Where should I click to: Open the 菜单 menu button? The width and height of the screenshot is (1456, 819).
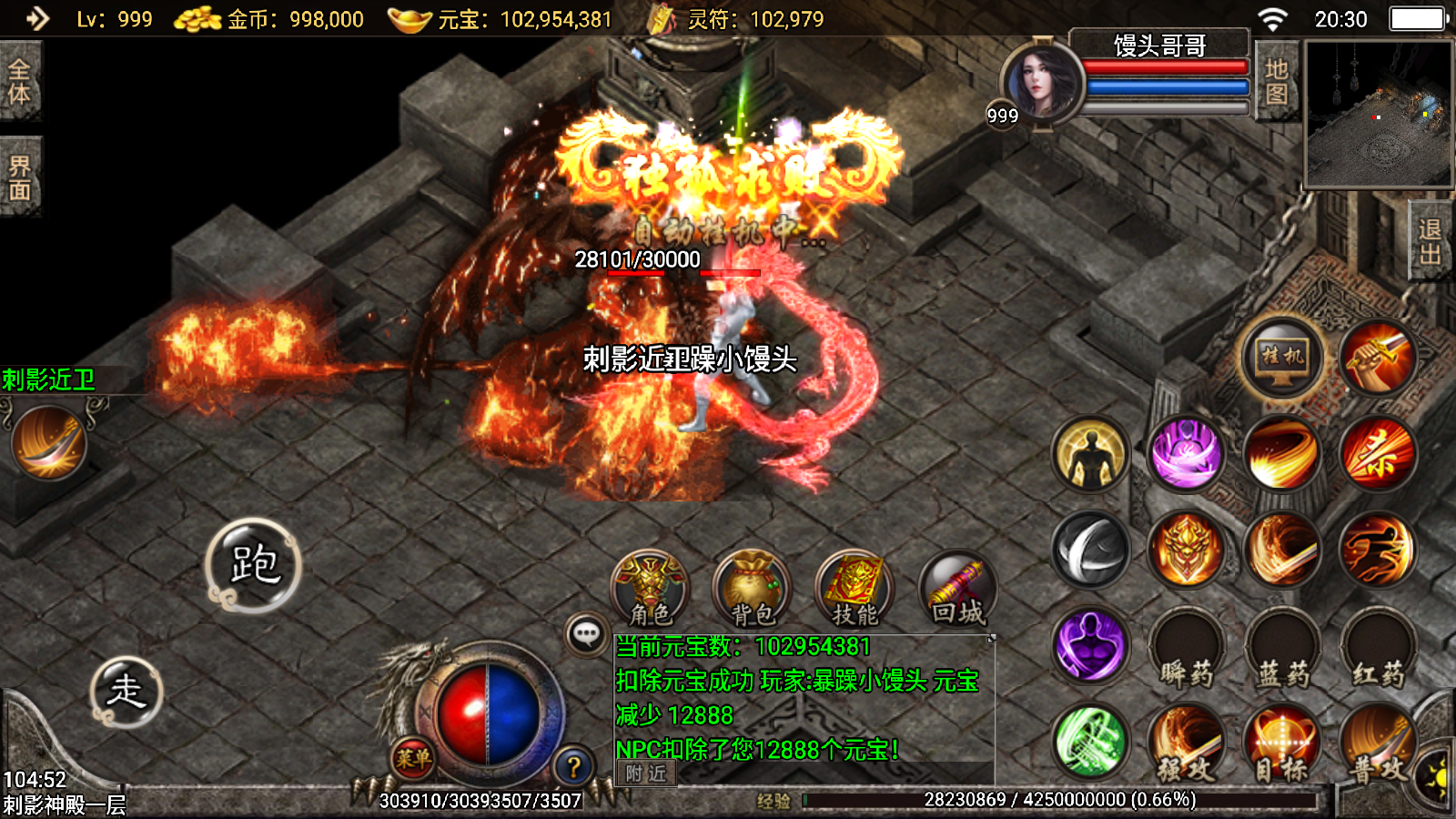click(412, 758)
